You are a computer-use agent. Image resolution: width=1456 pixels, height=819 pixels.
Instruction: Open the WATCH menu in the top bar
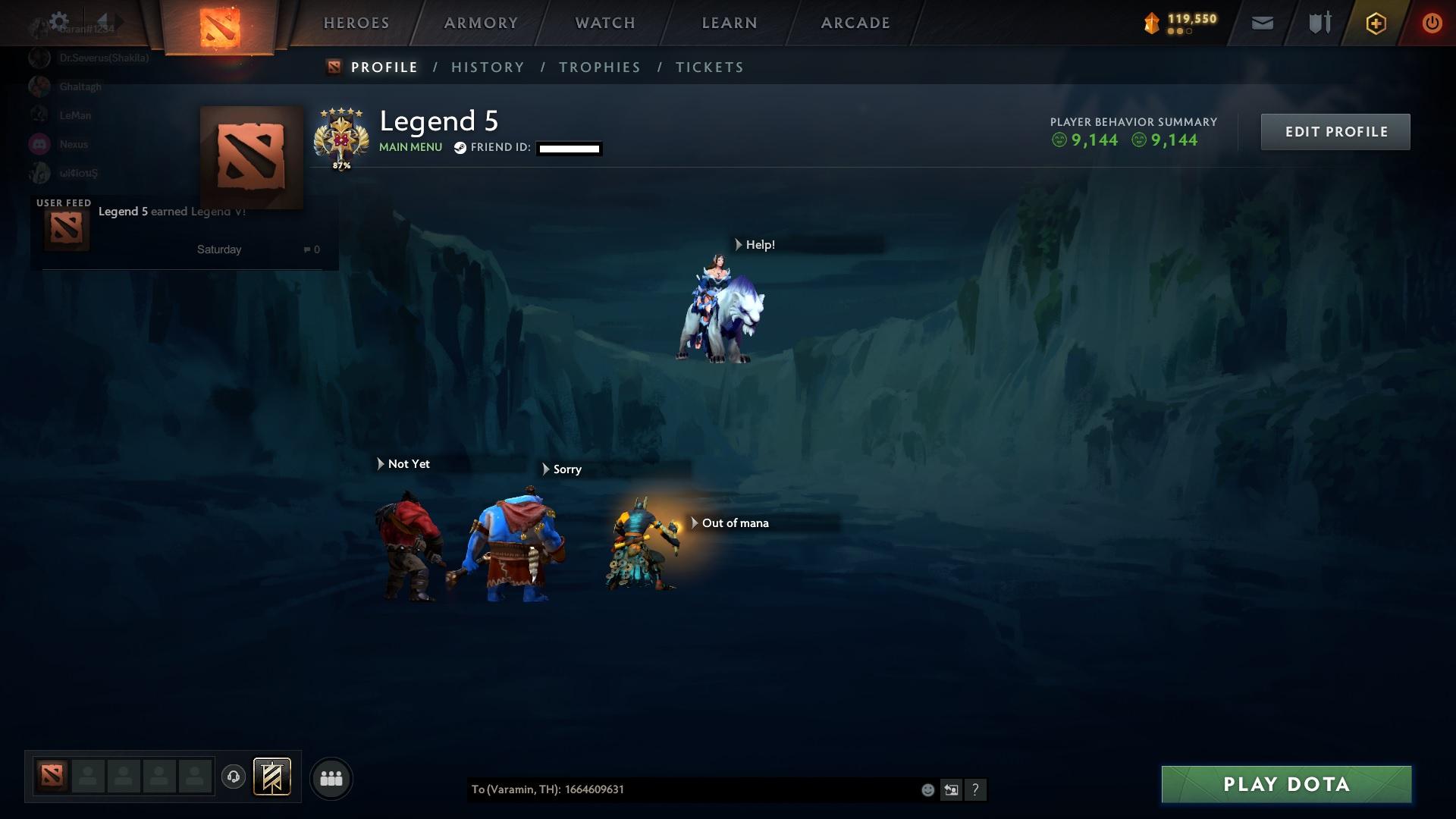tap(604, 23)
